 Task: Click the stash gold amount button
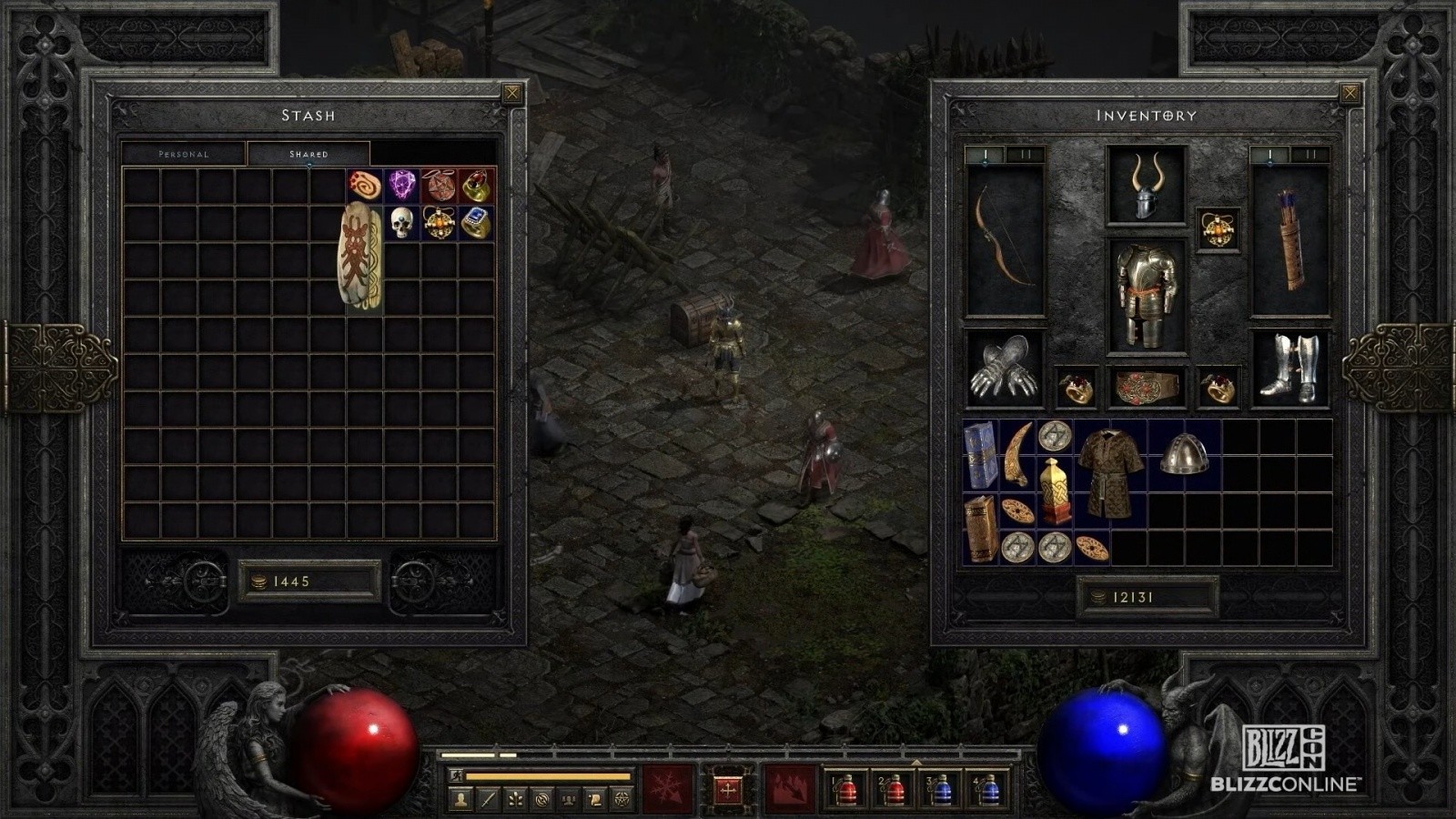[308, 581]
